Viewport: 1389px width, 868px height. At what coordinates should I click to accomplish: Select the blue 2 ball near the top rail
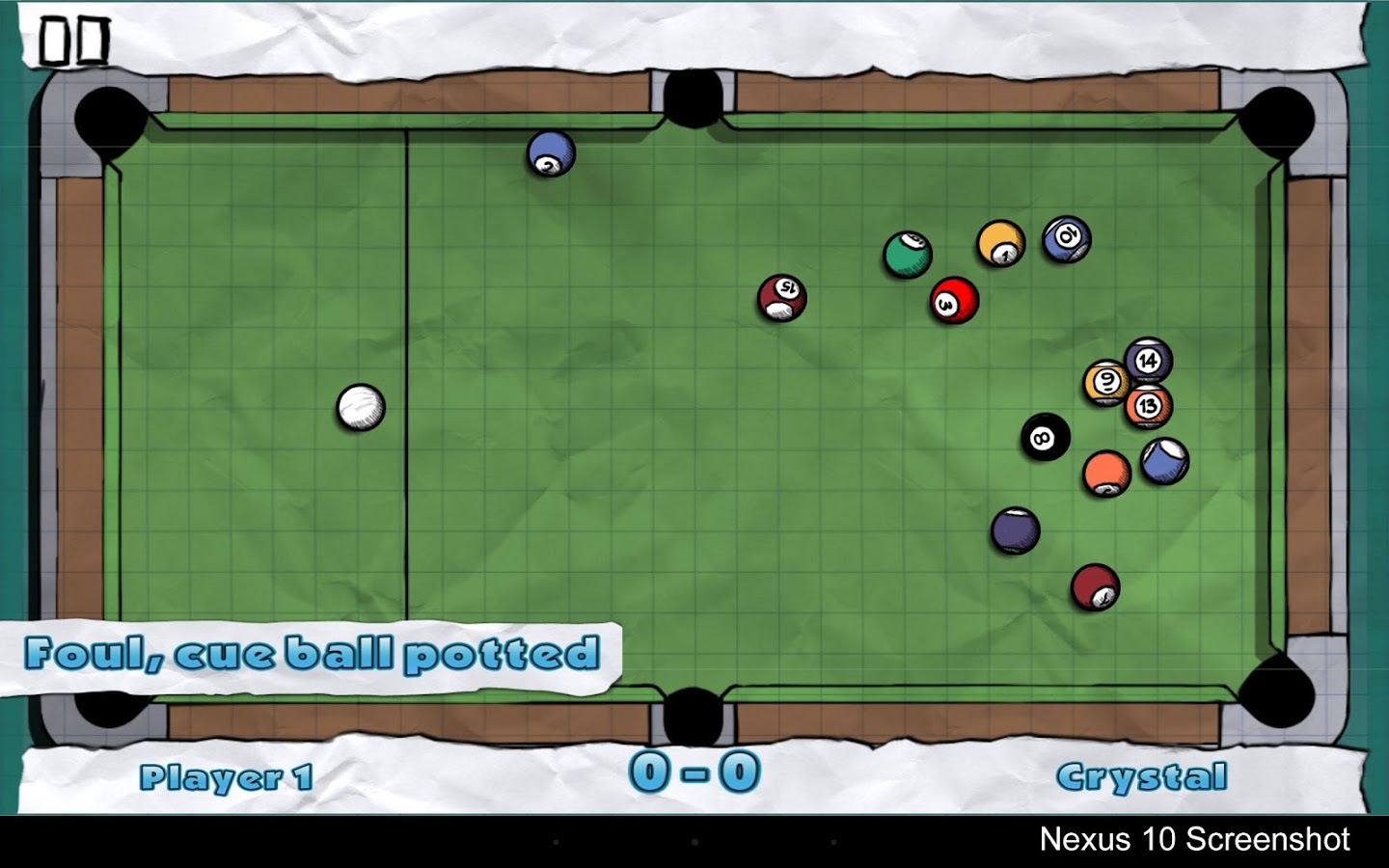tap(548, 159)
